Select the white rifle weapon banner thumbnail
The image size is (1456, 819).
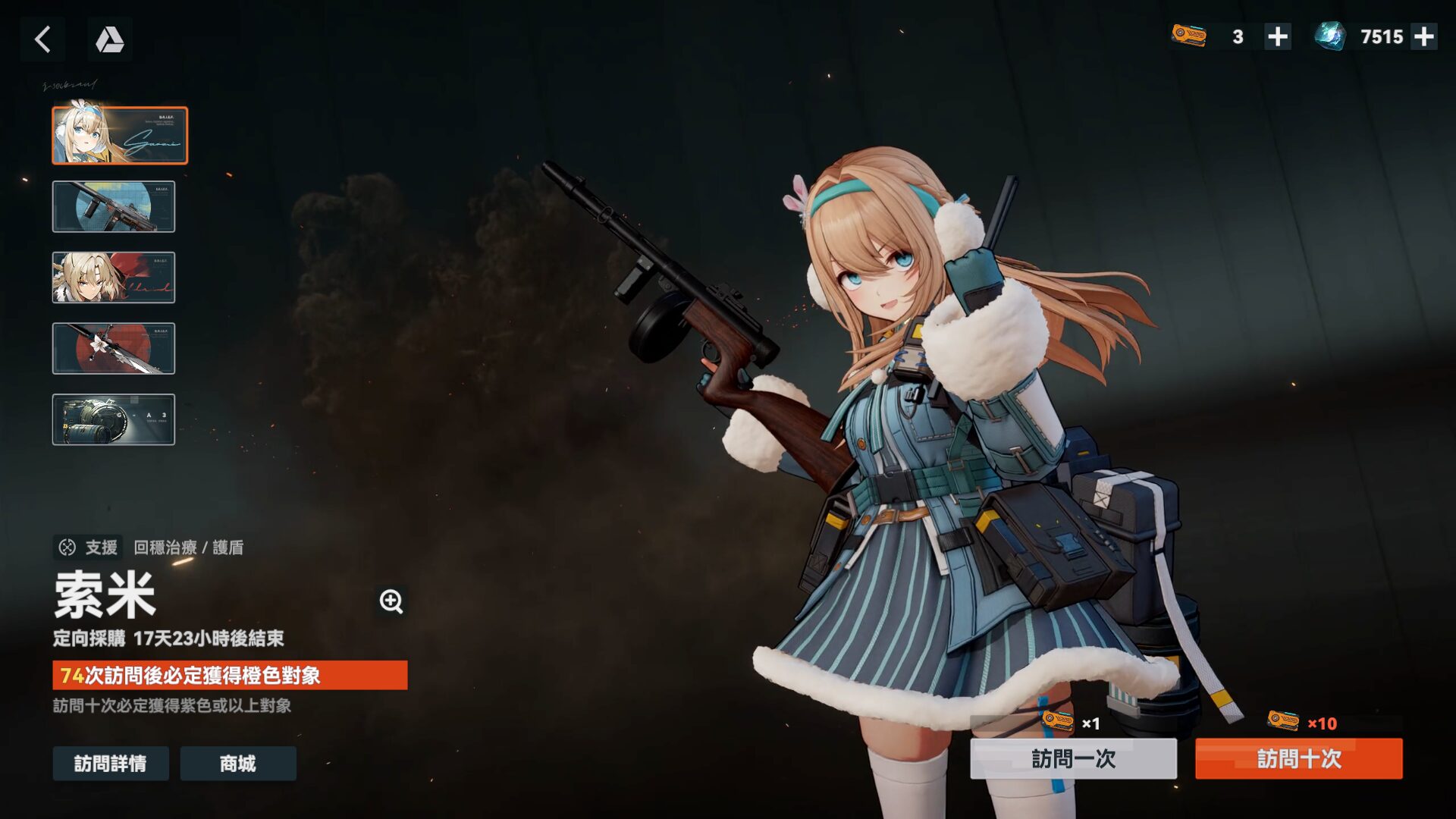click(114, 349)
